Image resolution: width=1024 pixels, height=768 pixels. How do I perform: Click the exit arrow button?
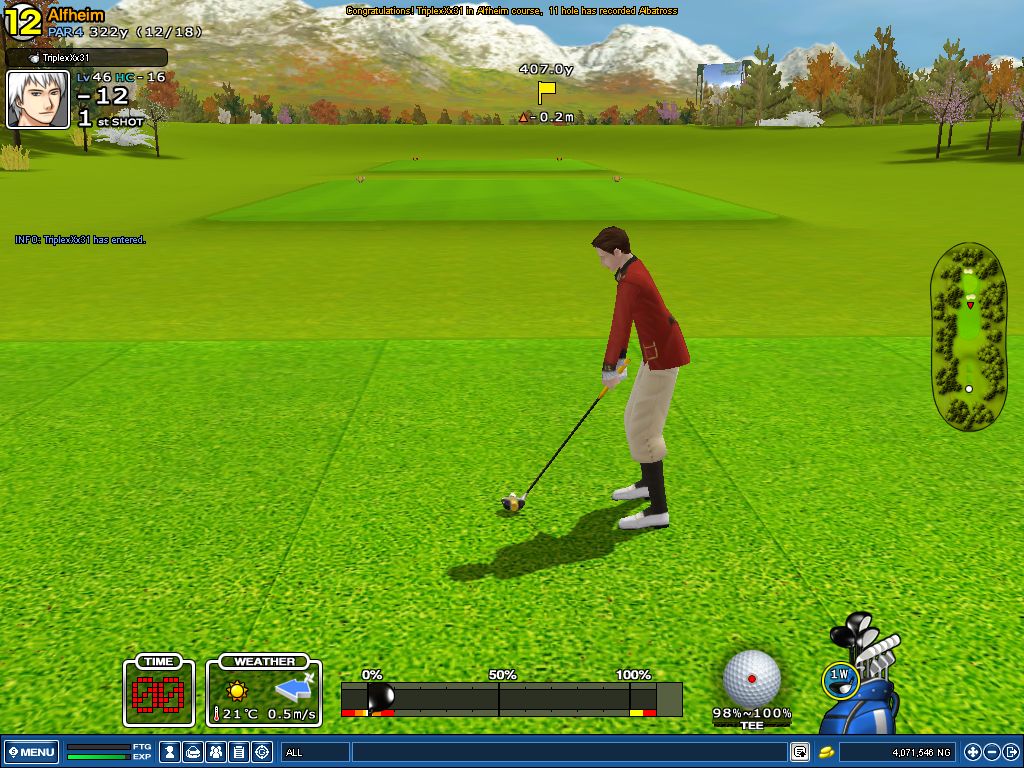coord(1011,751)
